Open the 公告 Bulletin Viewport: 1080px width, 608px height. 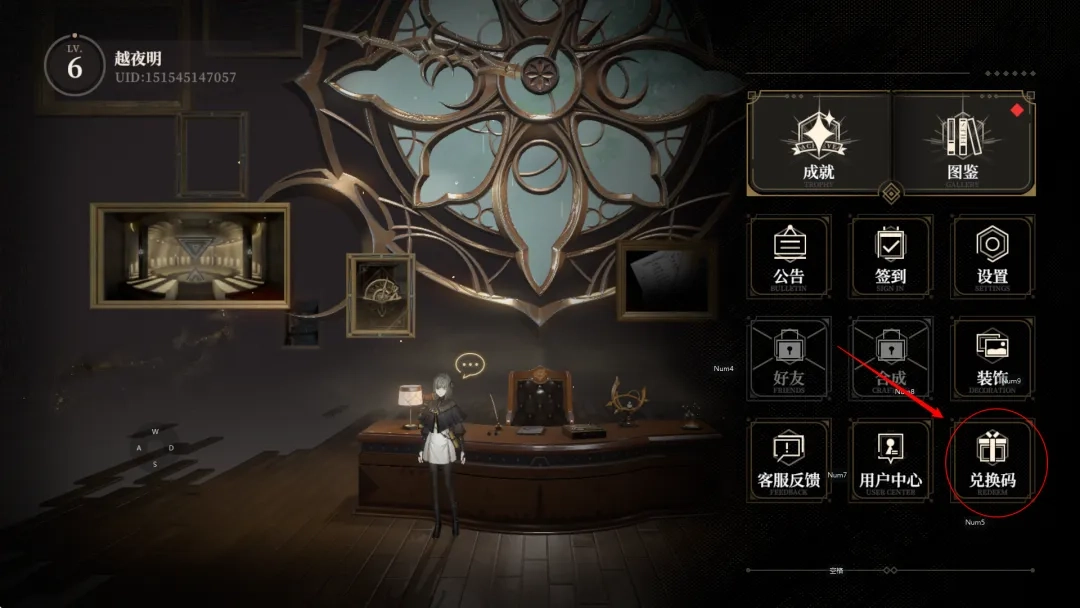[789, 257]
